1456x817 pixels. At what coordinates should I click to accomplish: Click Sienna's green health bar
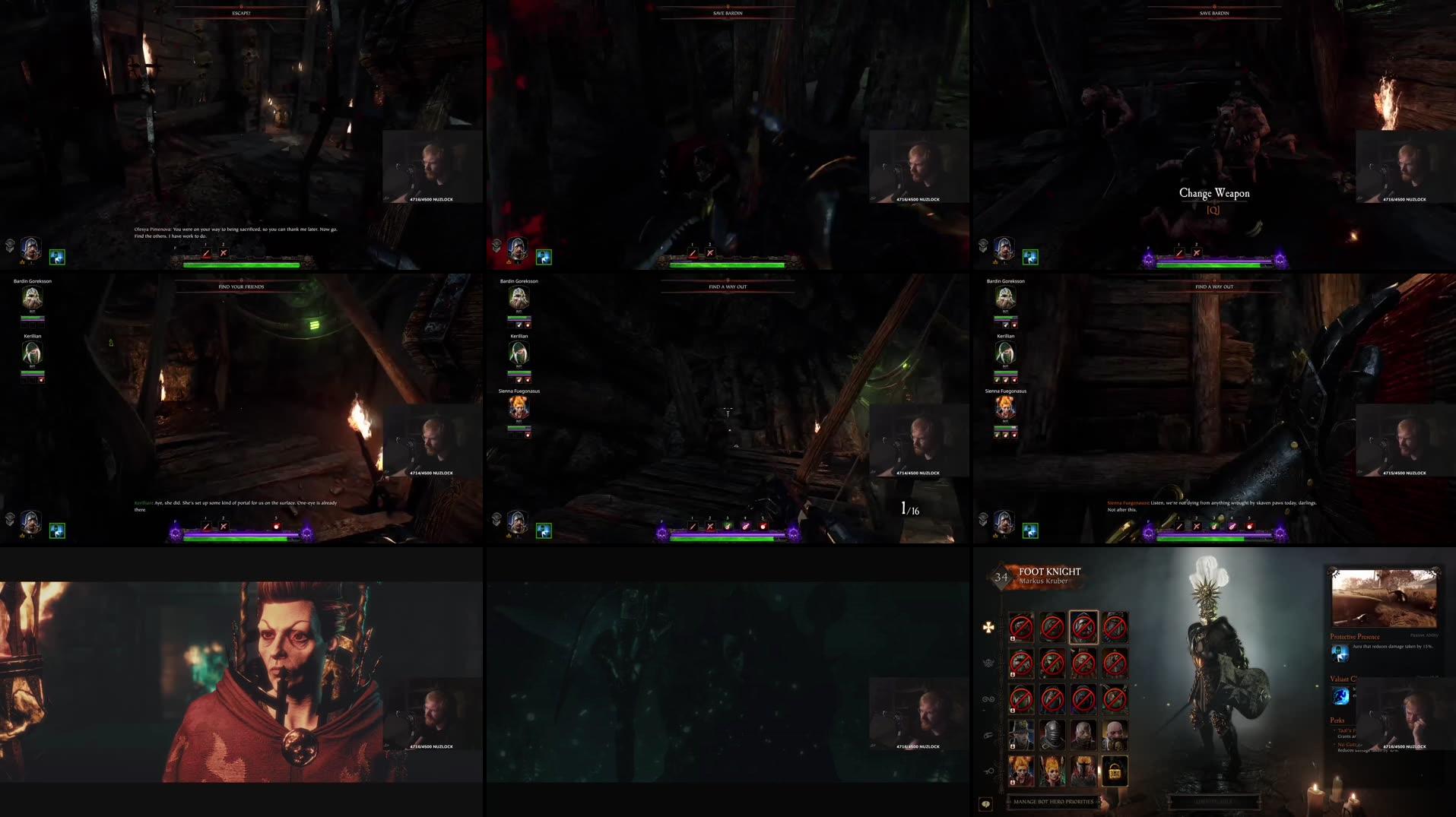pos(1005,427)
